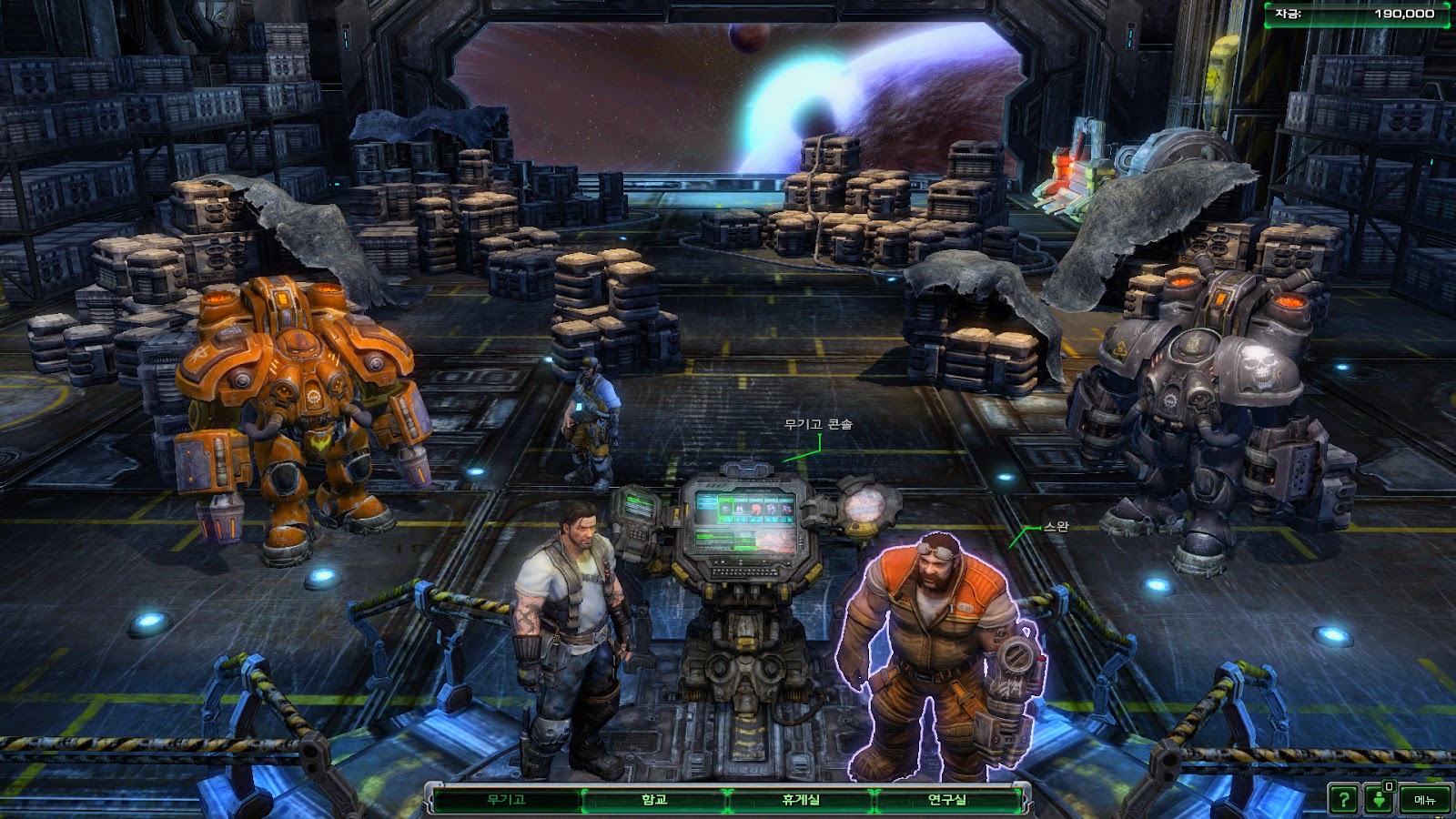Visit the 연구실 (Laboratory) room
This screenshot has height=819, width=1456.
pos(946,800)
